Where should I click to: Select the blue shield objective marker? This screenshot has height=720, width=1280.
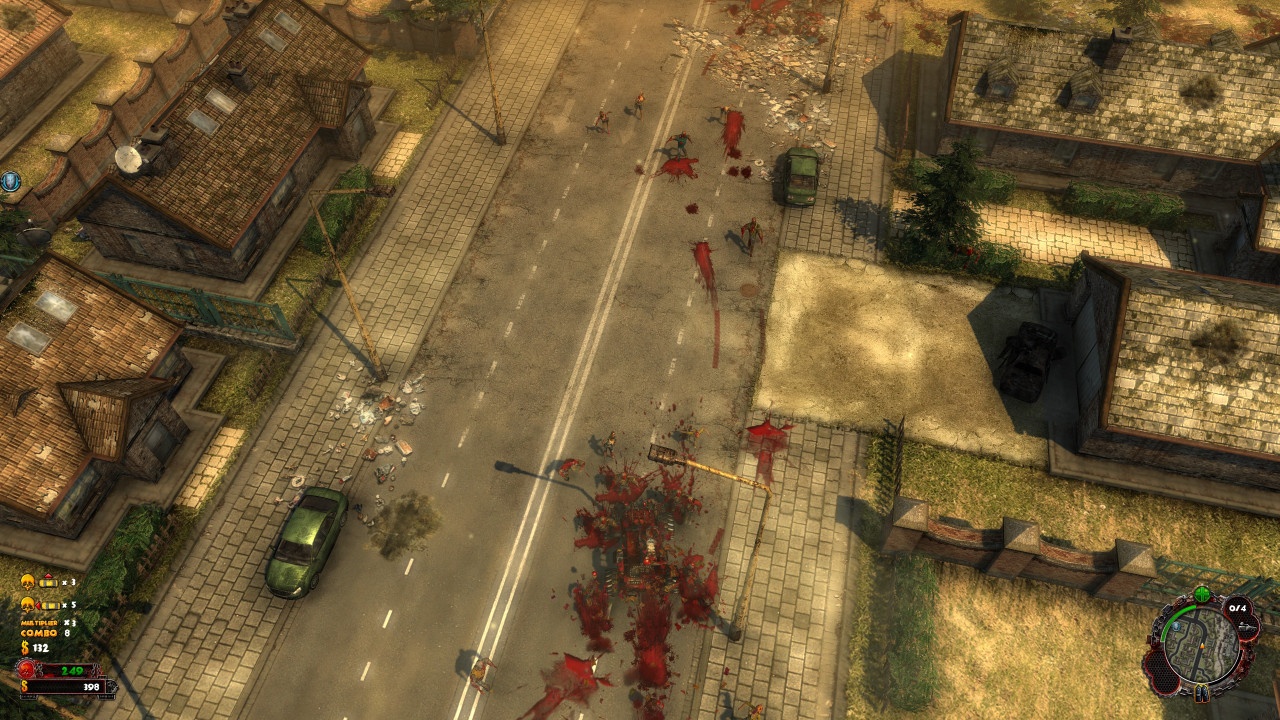pyautogui.click(x=11, y=181)
